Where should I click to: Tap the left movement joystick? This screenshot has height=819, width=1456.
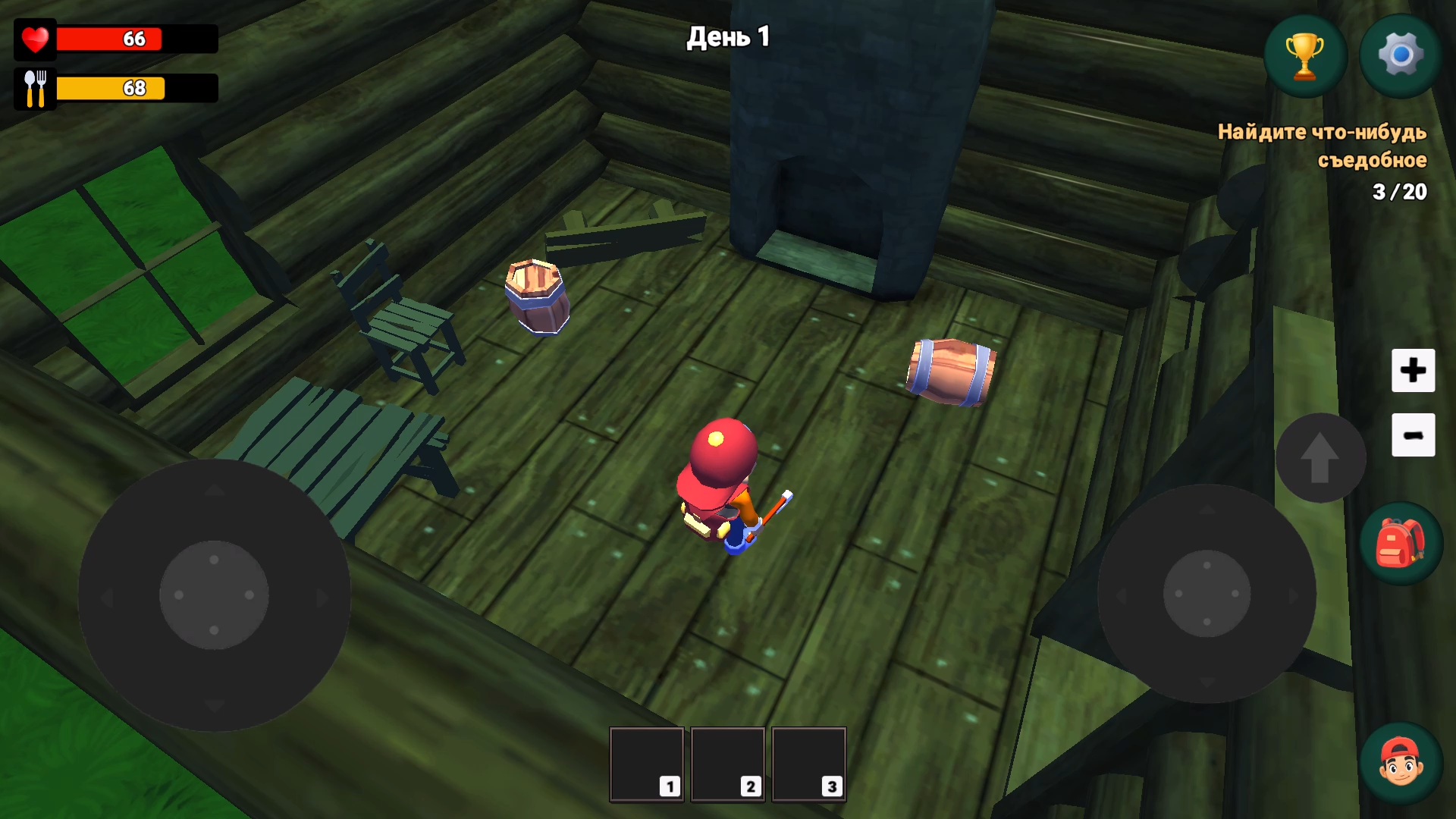click(x=215, y=595)
